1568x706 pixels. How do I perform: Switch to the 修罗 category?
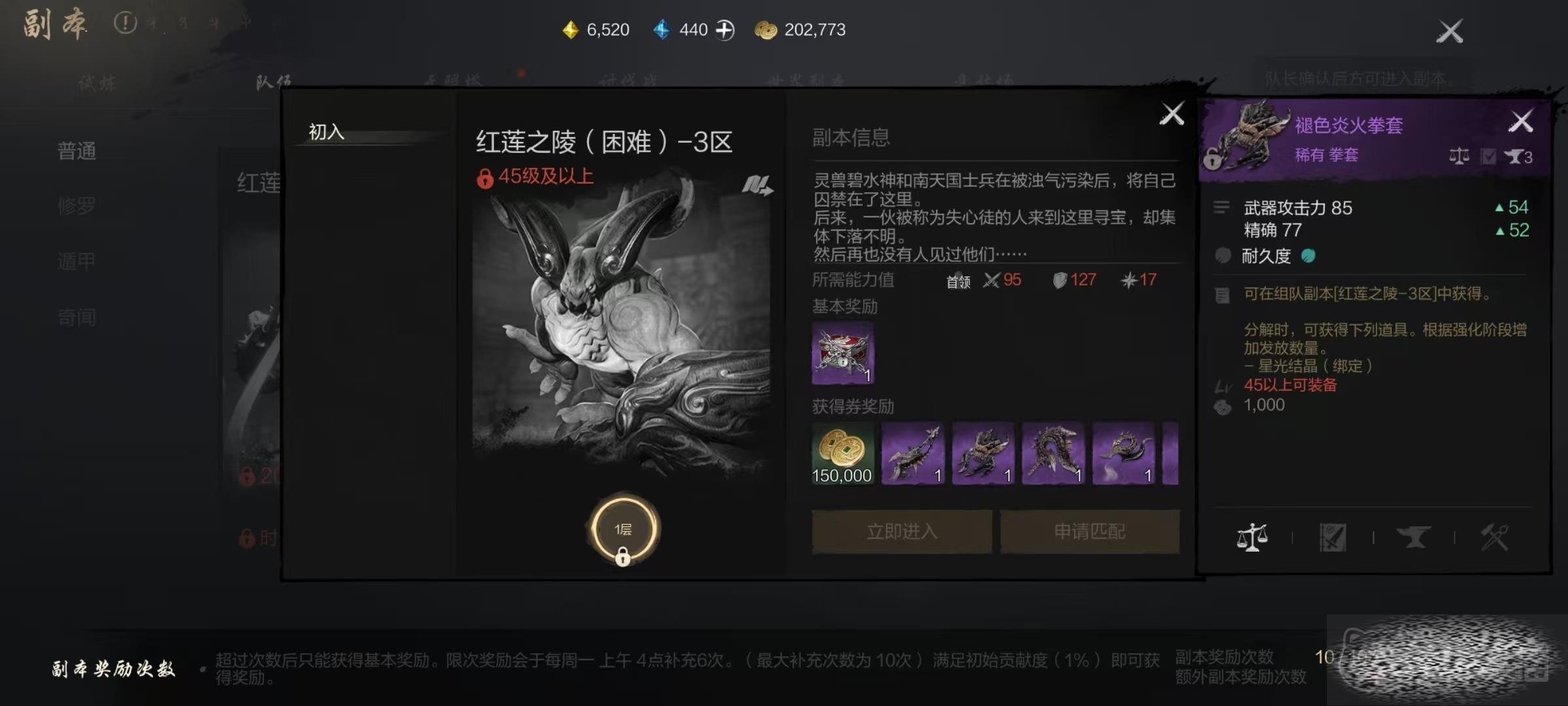pos(77,206)
